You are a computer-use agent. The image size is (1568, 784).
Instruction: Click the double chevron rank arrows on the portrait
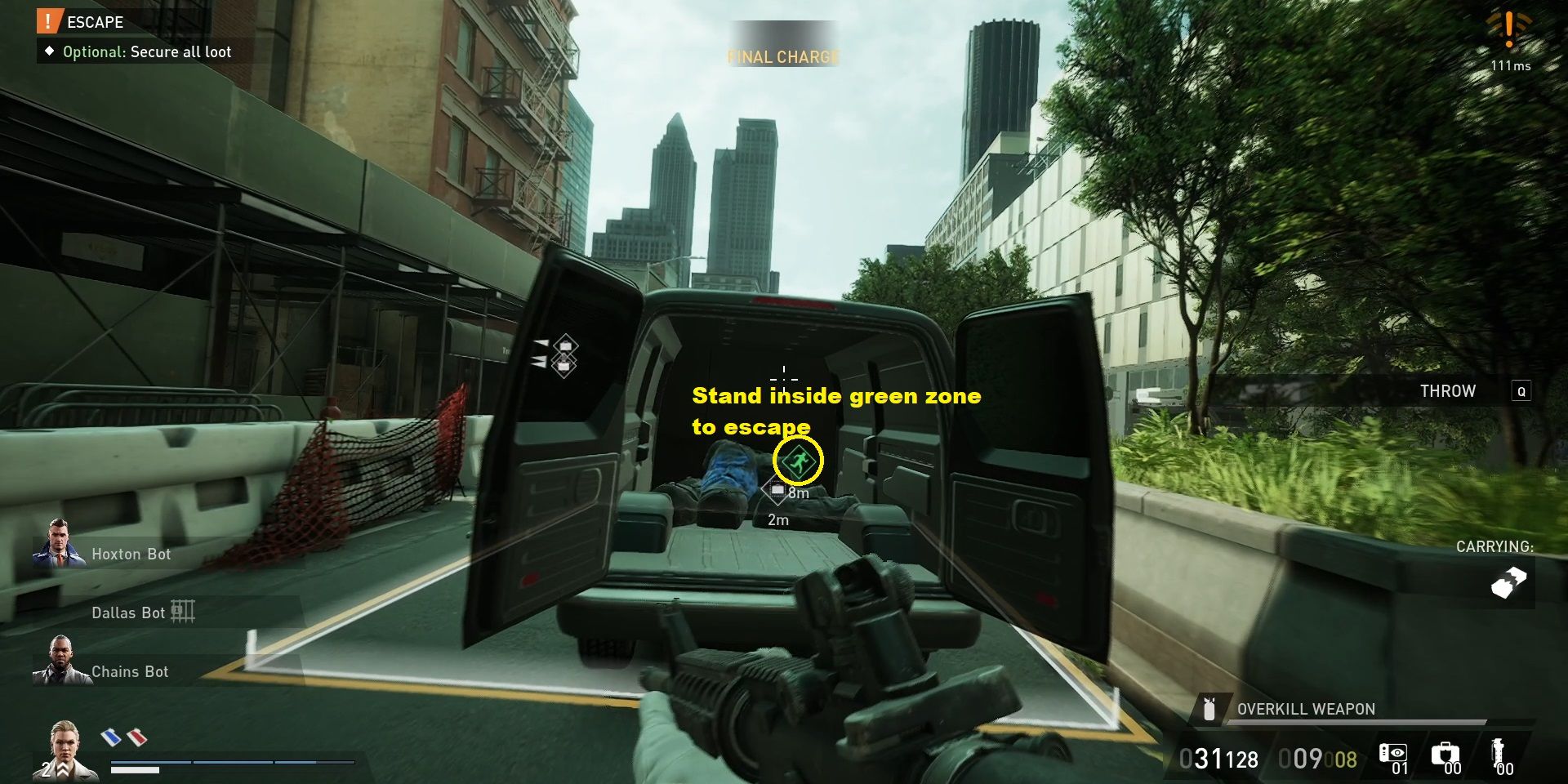[x=63, y=770]
